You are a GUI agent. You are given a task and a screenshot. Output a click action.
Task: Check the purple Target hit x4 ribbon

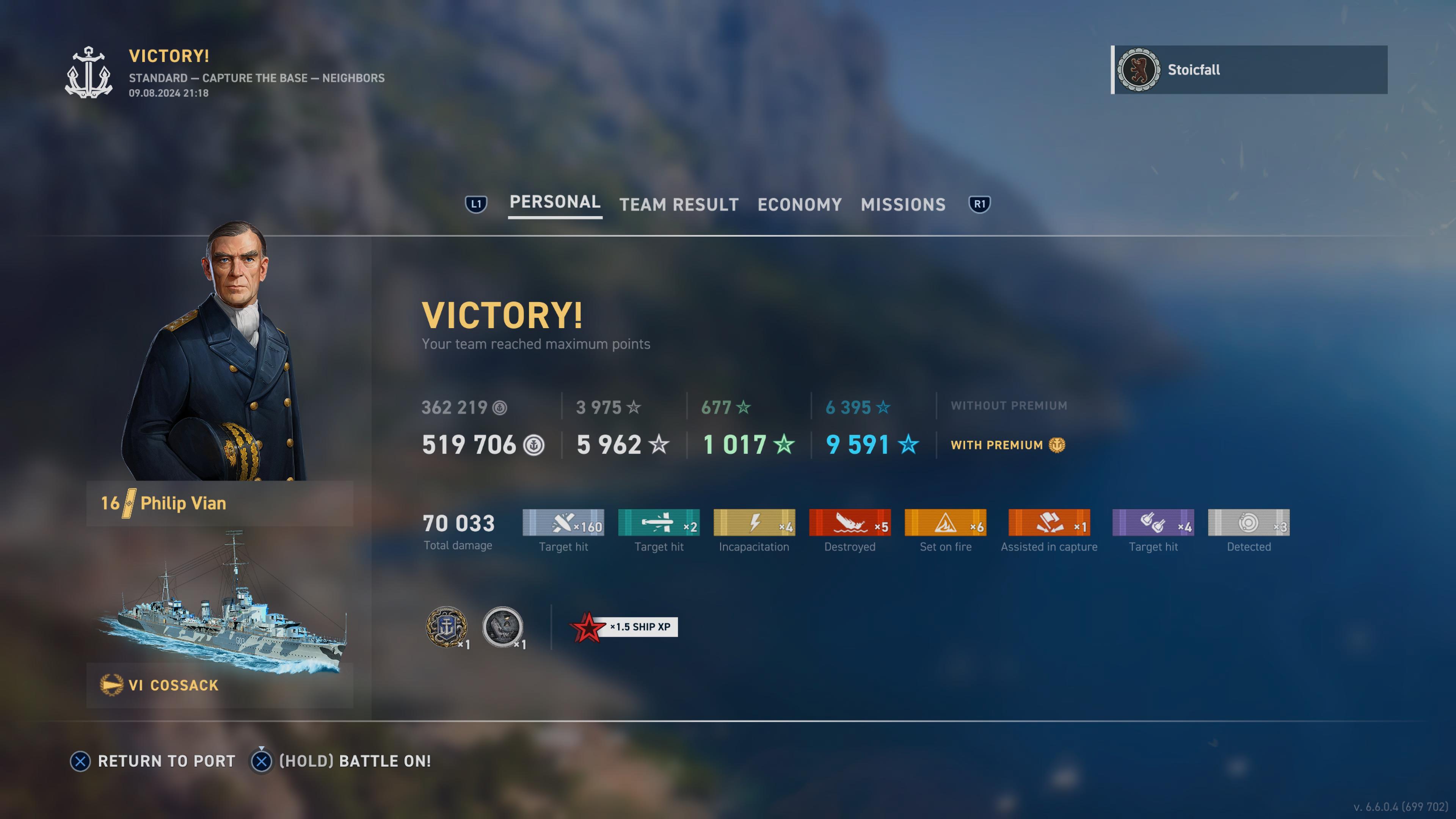point(1153,523)
